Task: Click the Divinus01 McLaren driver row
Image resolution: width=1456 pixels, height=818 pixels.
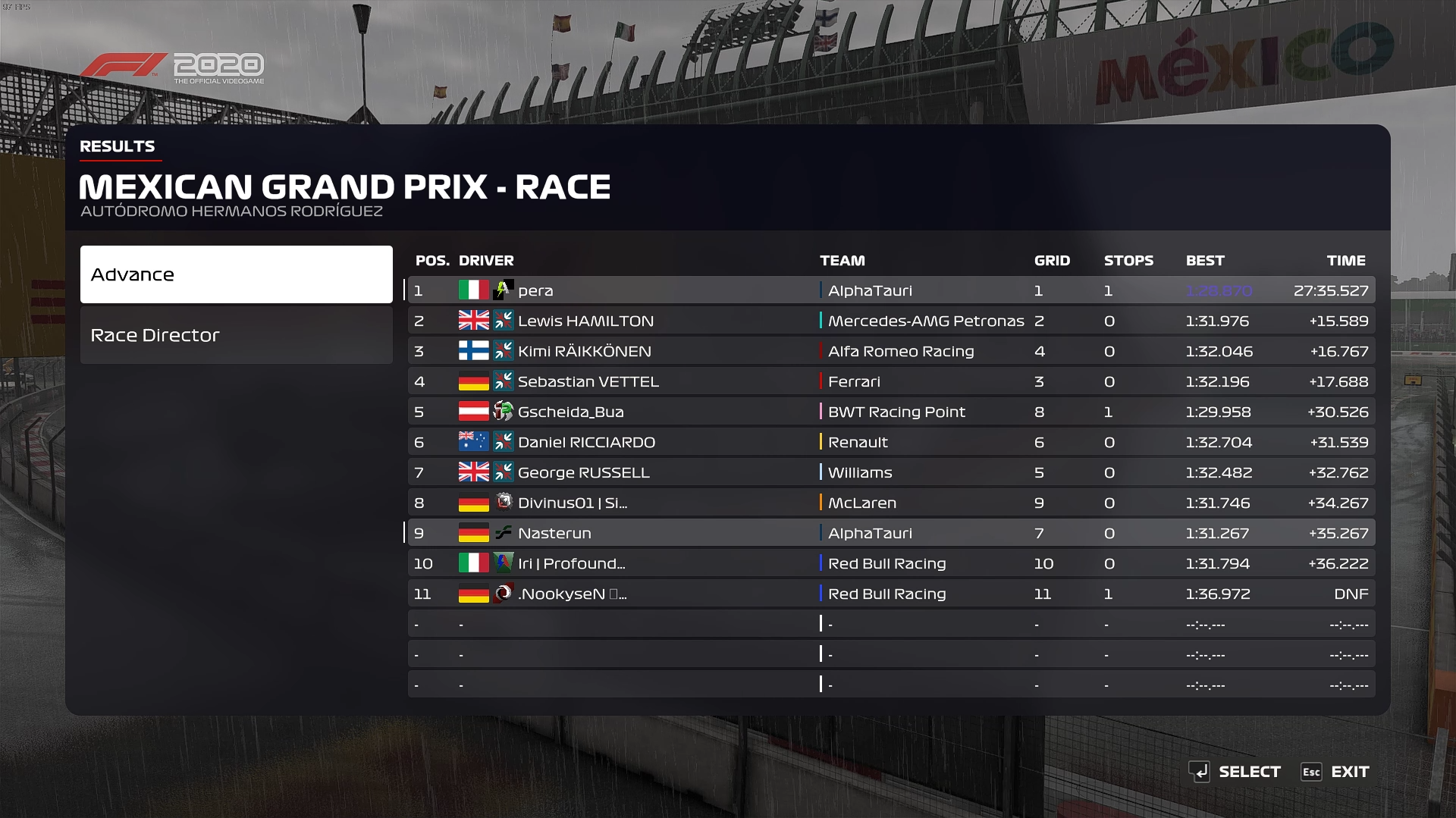Action: pyautogui.click(x=891, y=503)
